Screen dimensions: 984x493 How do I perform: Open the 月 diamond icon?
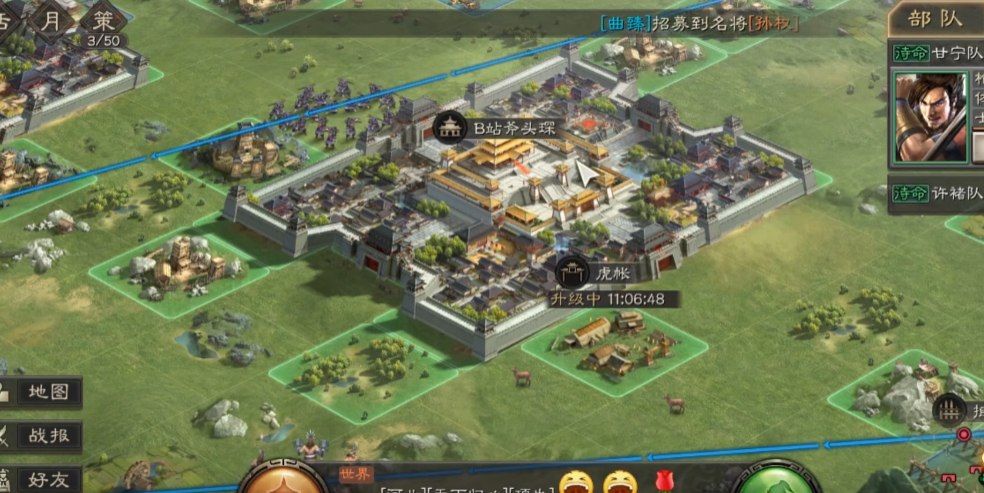pyautogui.click(x=52, y=19)
